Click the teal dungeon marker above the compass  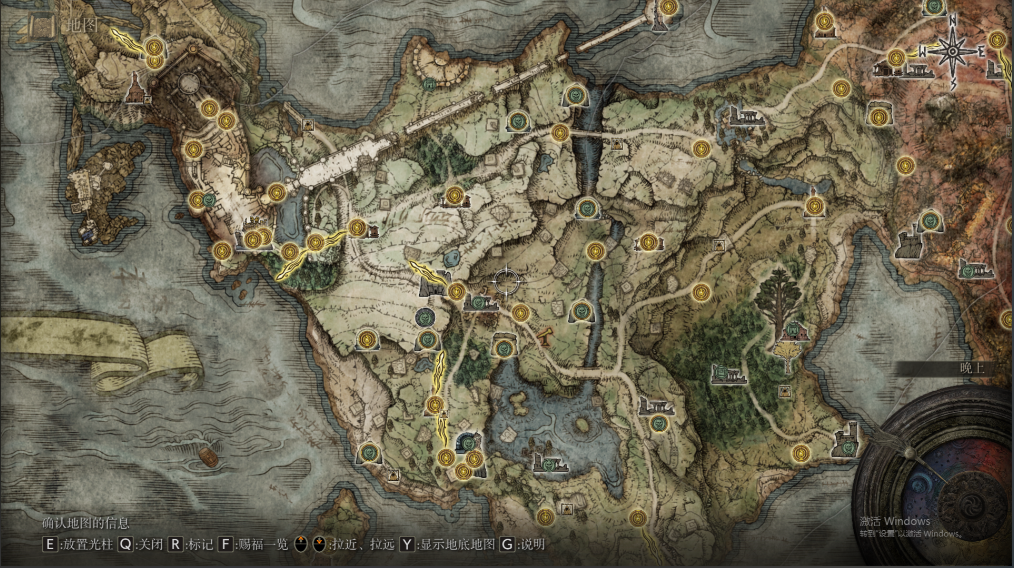coord(934,7)
